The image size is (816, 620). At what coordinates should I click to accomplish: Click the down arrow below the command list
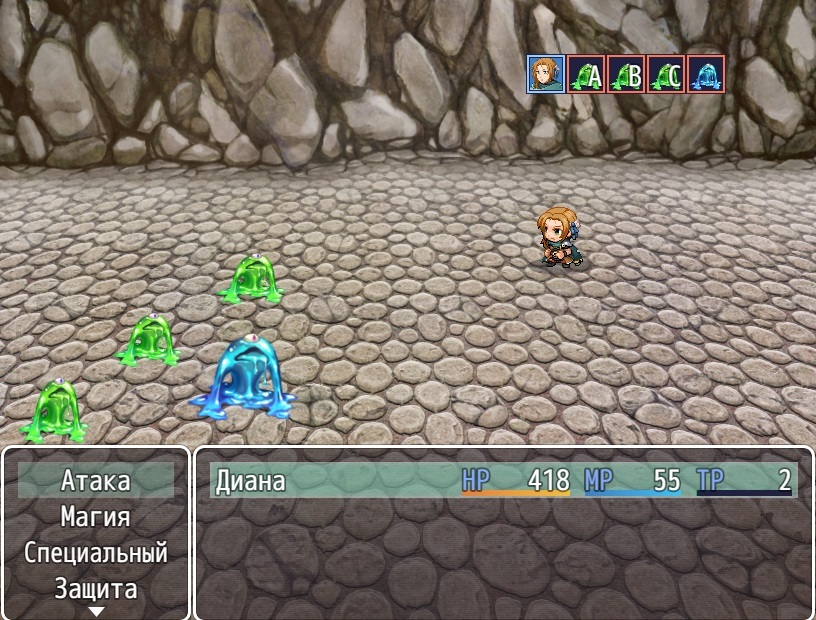tap(96, 611)
